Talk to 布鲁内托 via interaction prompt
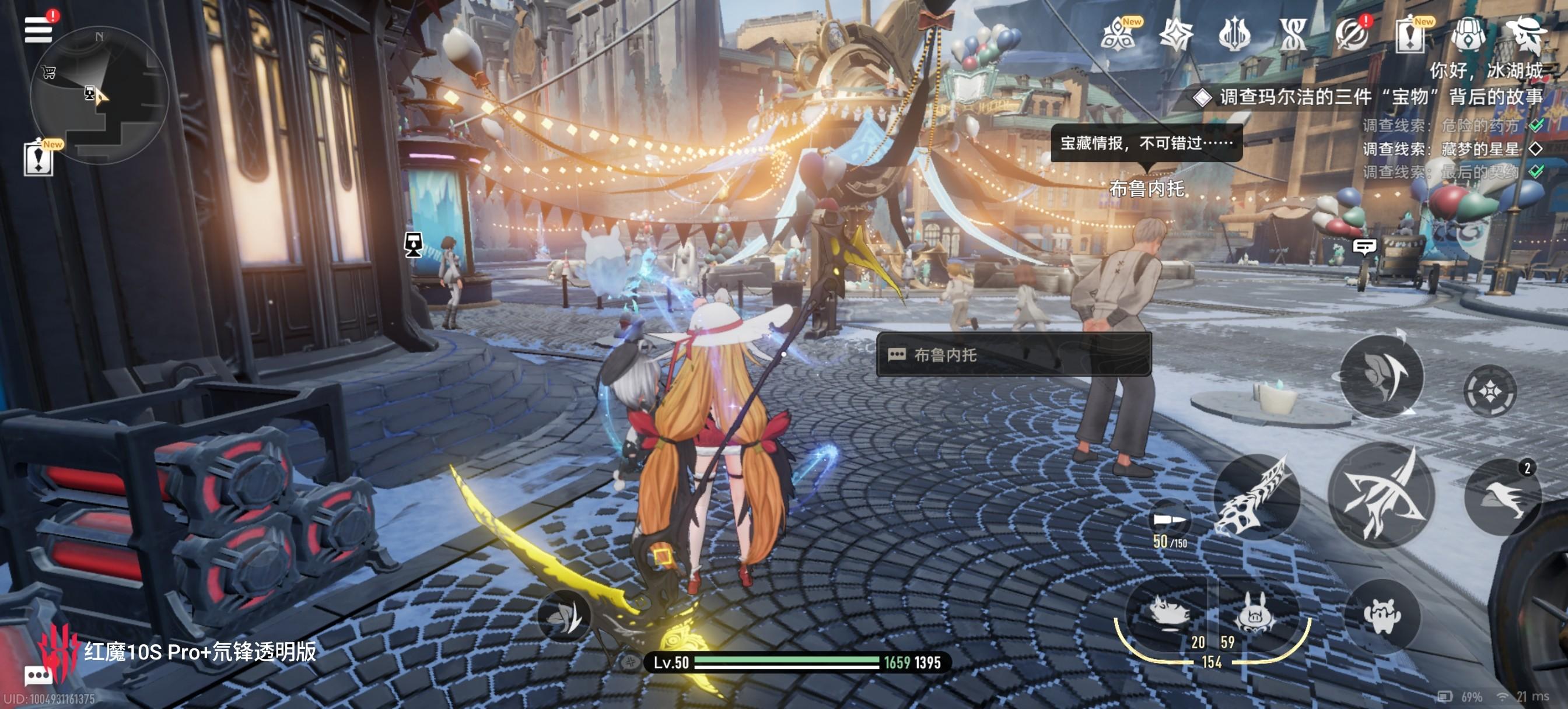 tap(1013, 355)
